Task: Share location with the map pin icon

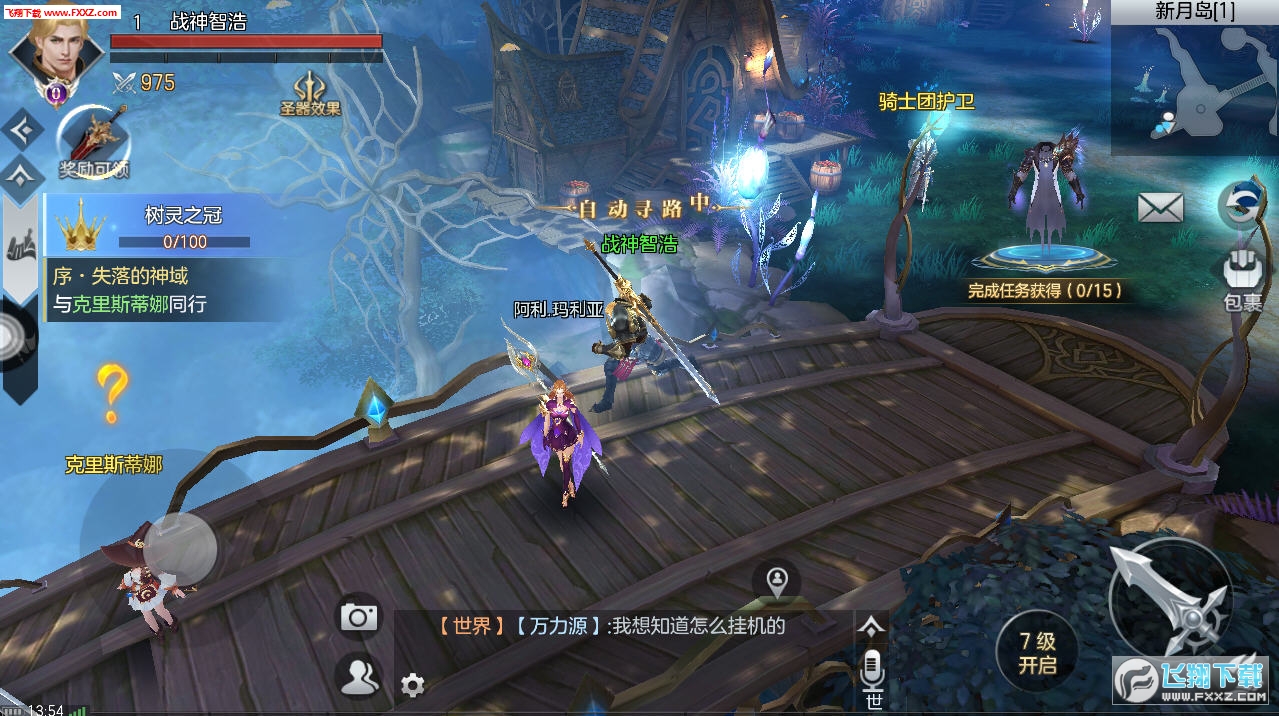Action: coord(777,579)
